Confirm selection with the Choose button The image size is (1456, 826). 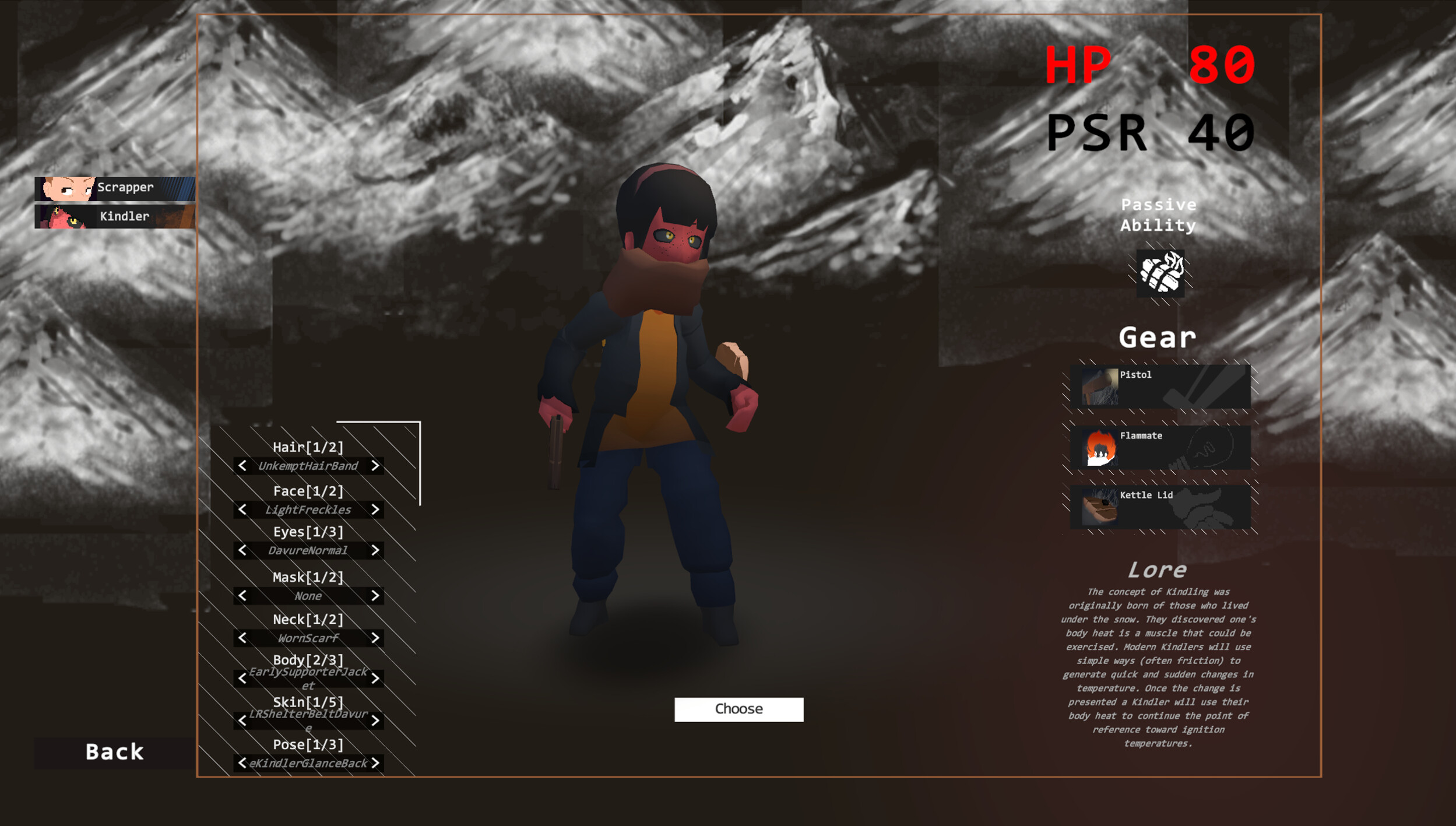[x=738, y=709]
